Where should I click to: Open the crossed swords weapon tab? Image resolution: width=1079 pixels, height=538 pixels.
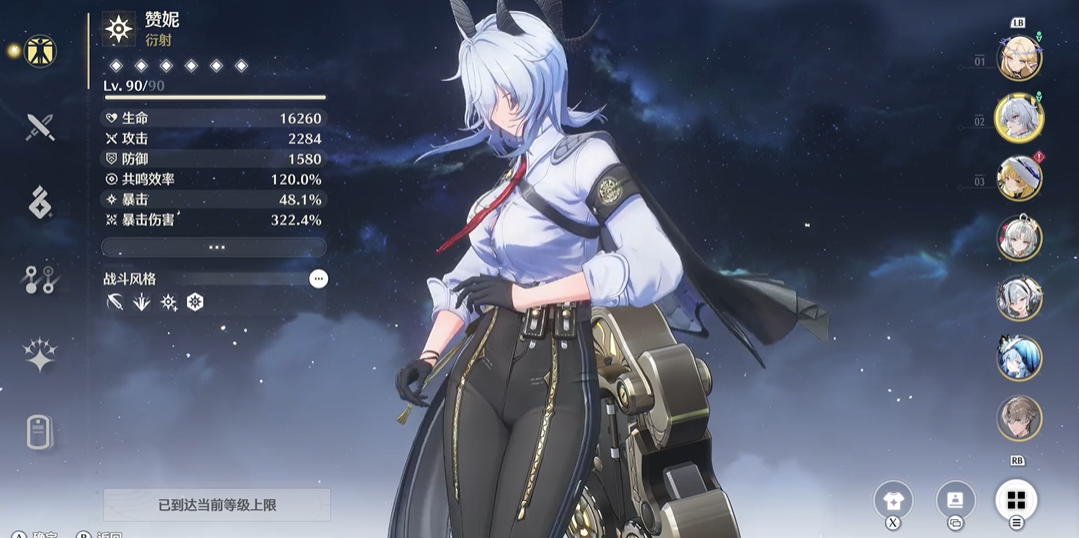coord(40,127)
